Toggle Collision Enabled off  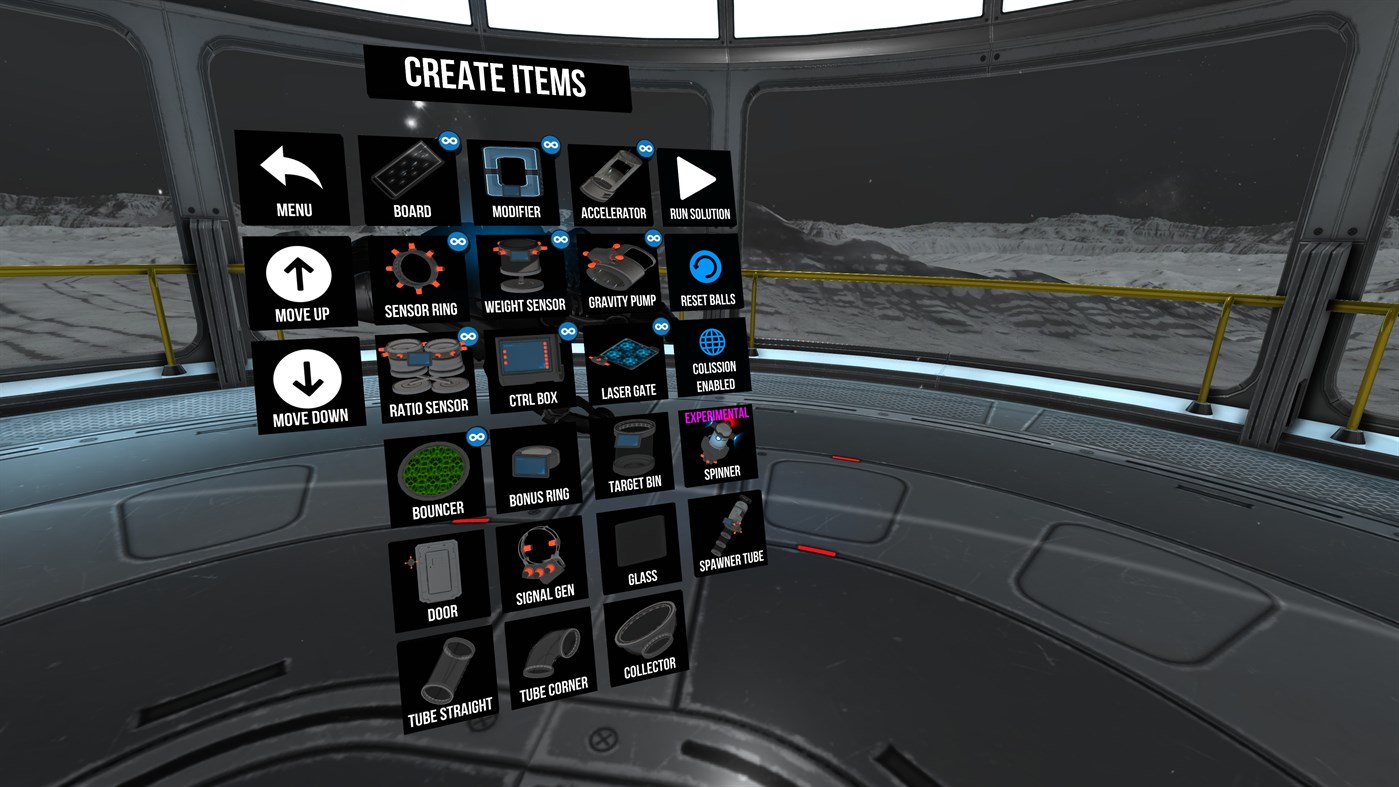pyautogui.click(x=712, y=360)
